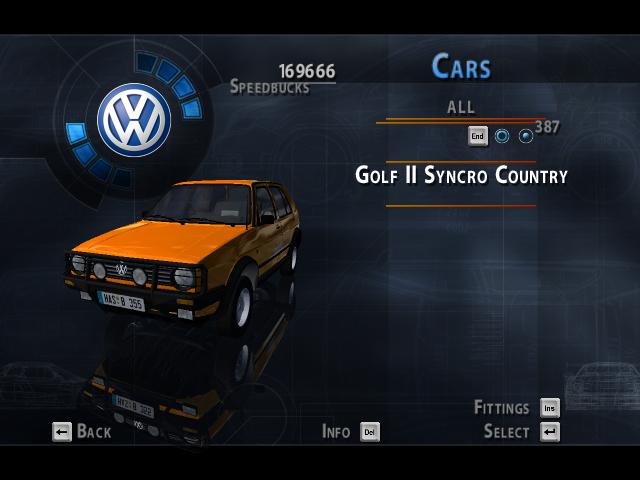Select the Golf II Syncro Country entry
Viewport: 640px width, 480px height.
pyautogui.click(x=461, y=176)
